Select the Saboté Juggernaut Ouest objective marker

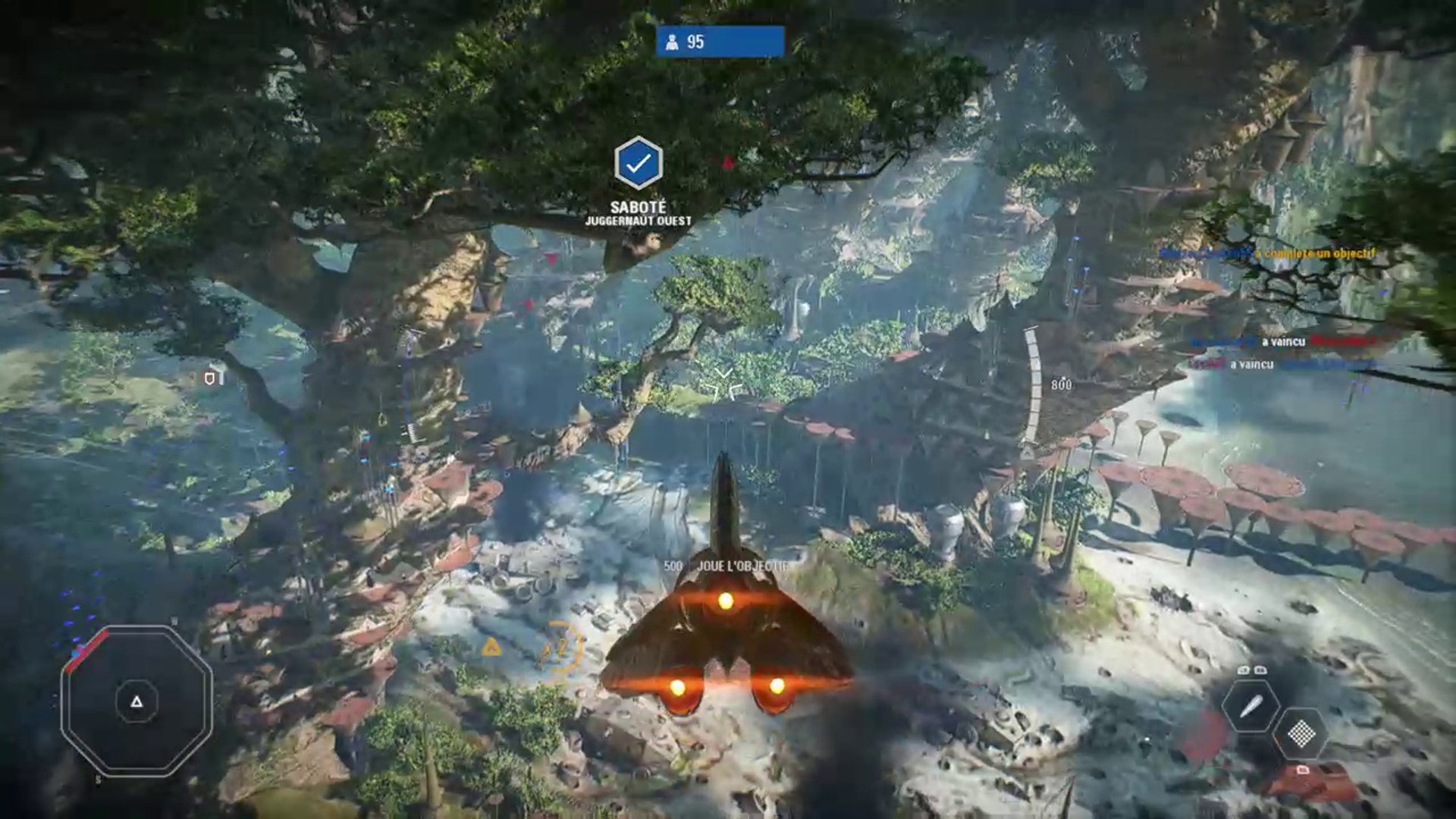(x=638, y=163)
